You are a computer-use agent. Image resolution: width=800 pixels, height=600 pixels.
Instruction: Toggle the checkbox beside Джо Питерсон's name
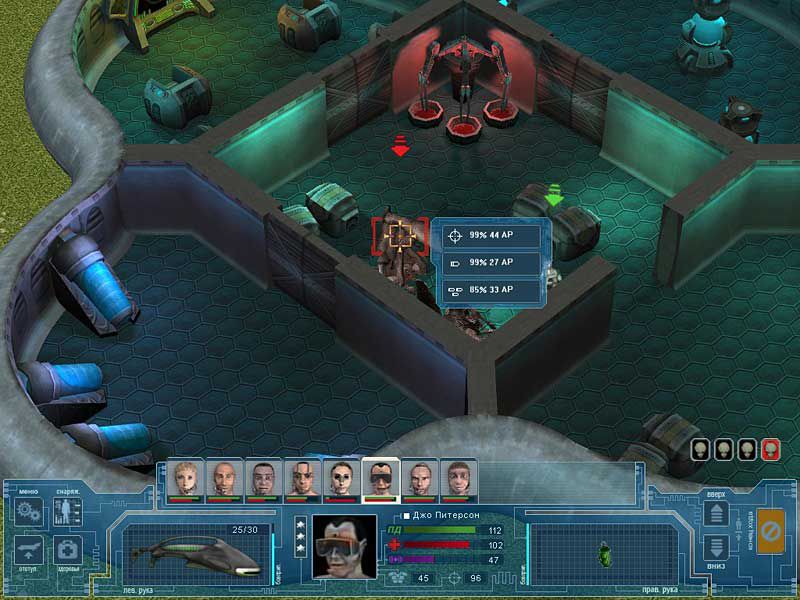click(404, 516)
